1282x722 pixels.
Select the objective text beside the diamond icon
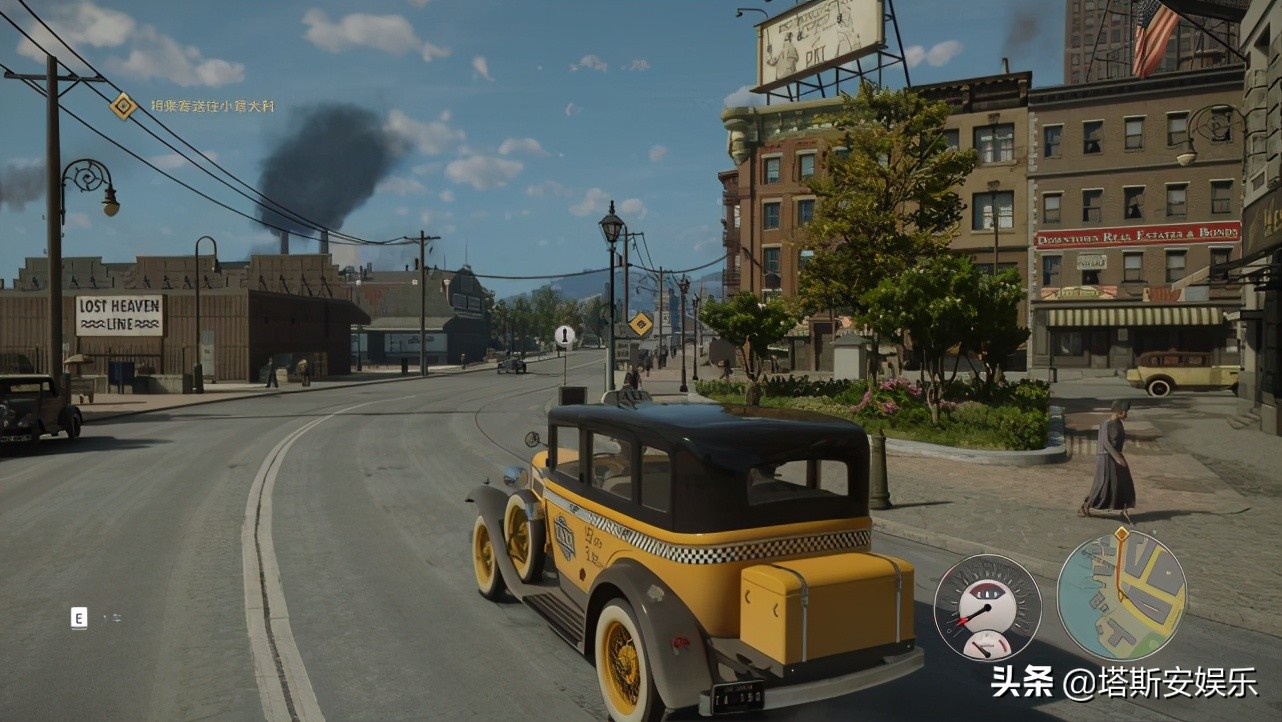212,106
